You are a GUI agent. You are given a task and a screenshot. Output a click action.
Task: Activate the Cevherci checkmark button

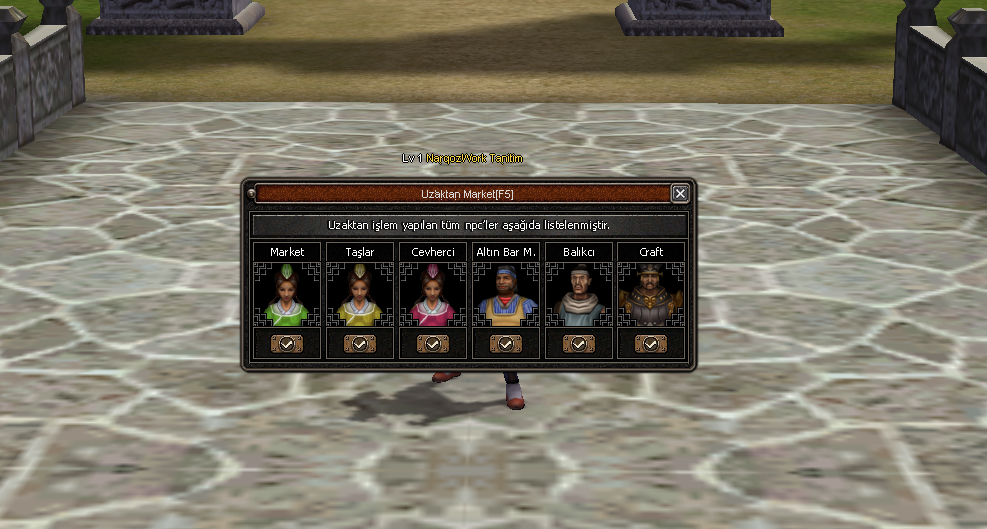433,343
